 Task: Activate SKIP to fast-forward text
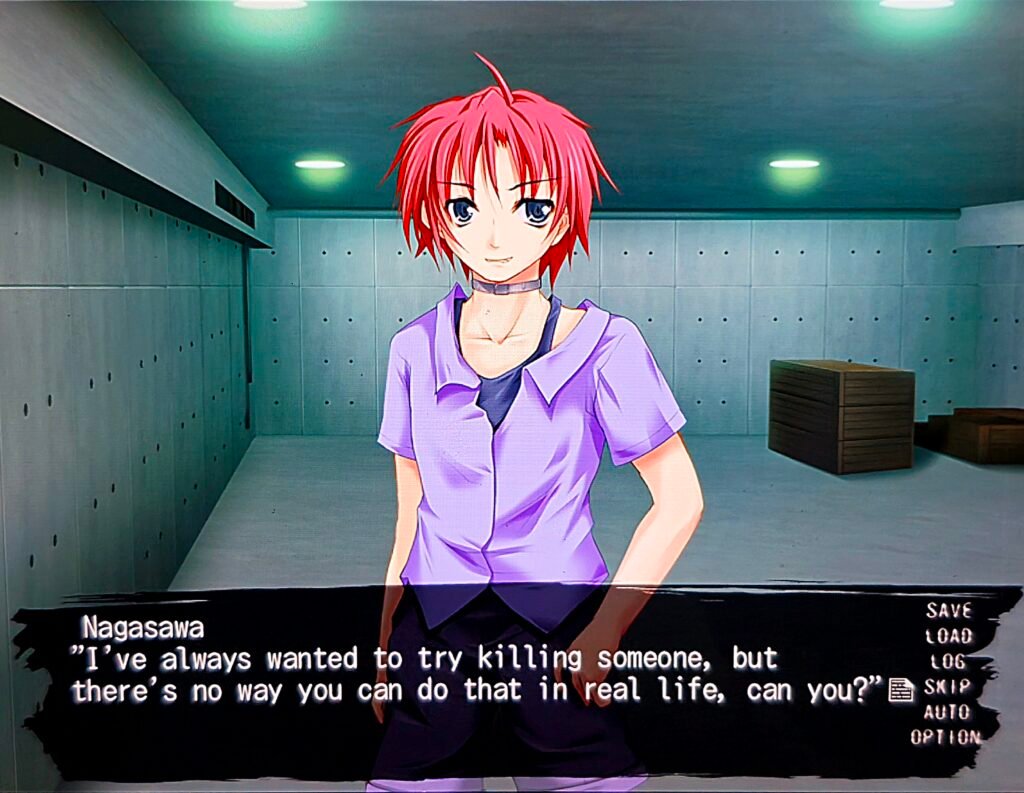[948, 687]
